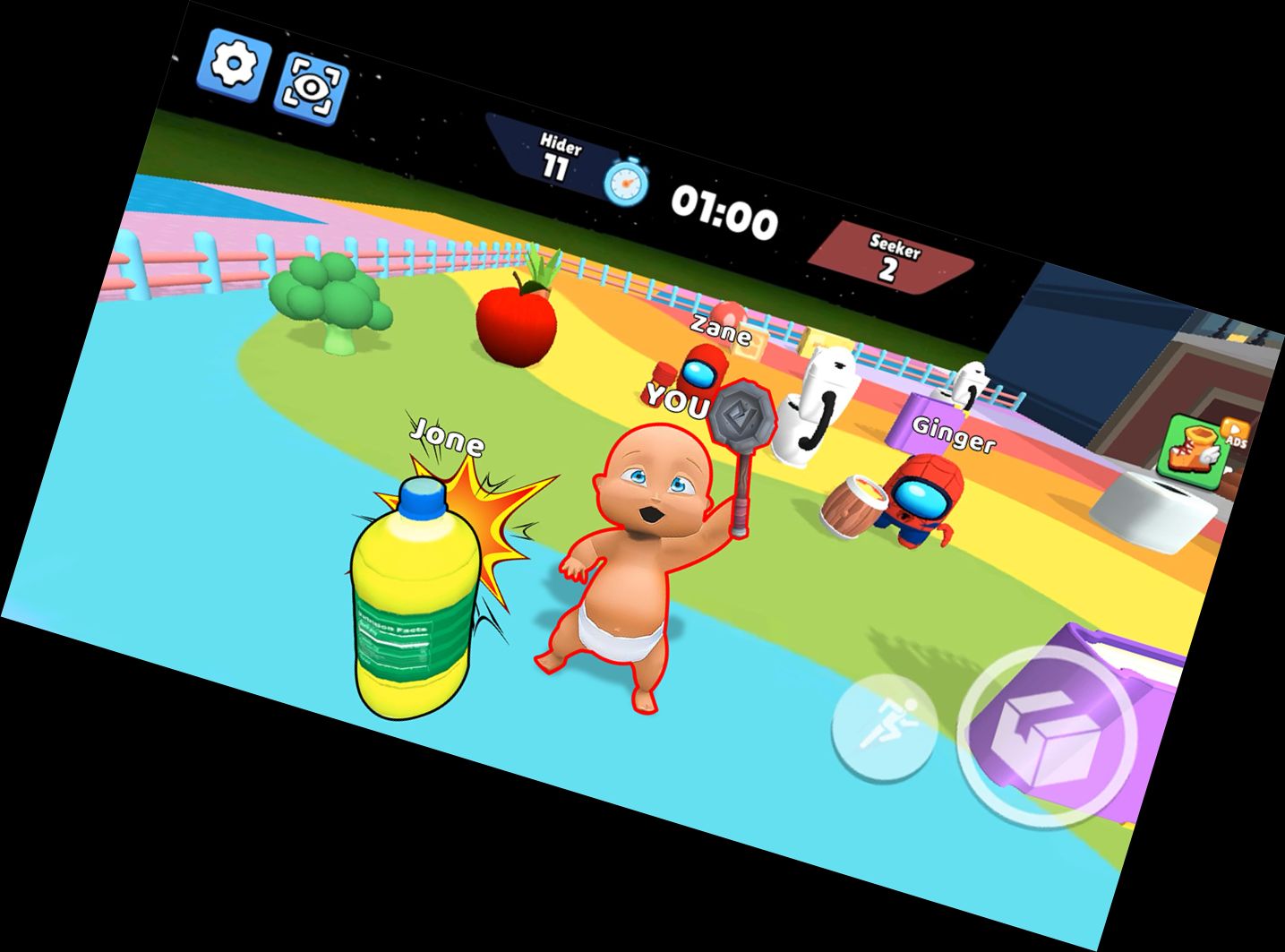Tap the running man sprint button

coord(883,725)
